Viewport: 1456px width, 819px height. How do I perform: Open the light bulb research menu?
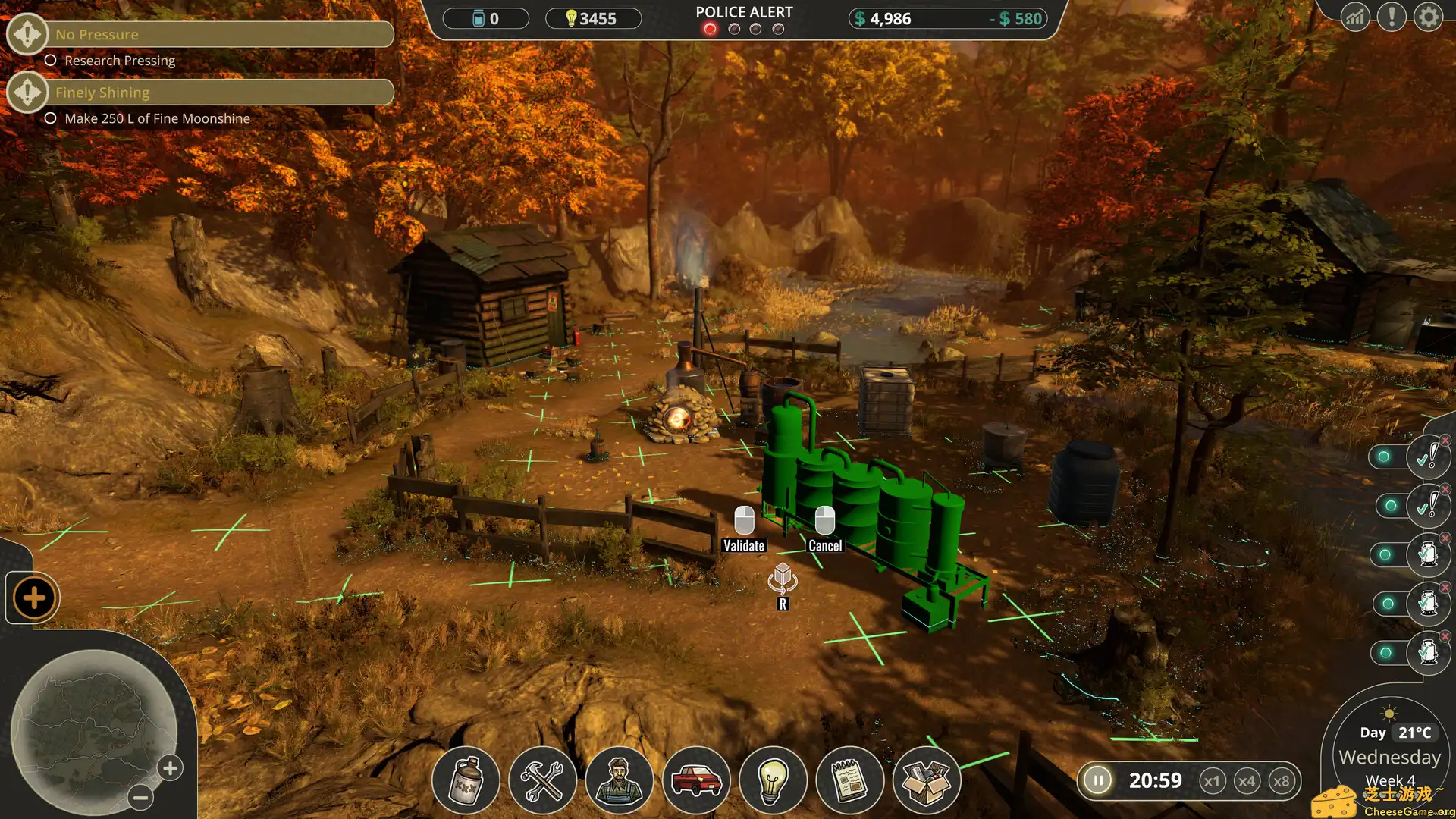point(773,780)
